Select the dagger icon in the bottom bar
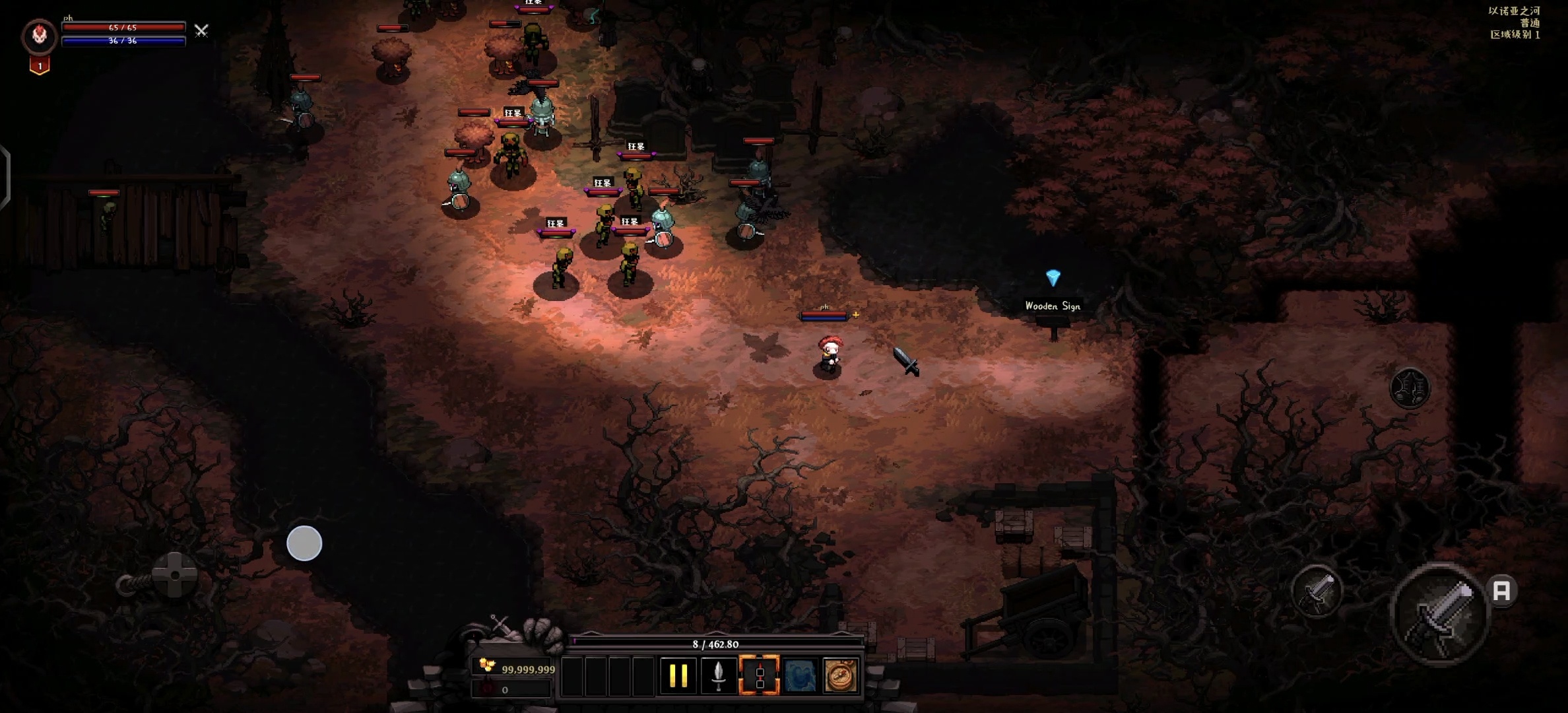 pos(719,675)
